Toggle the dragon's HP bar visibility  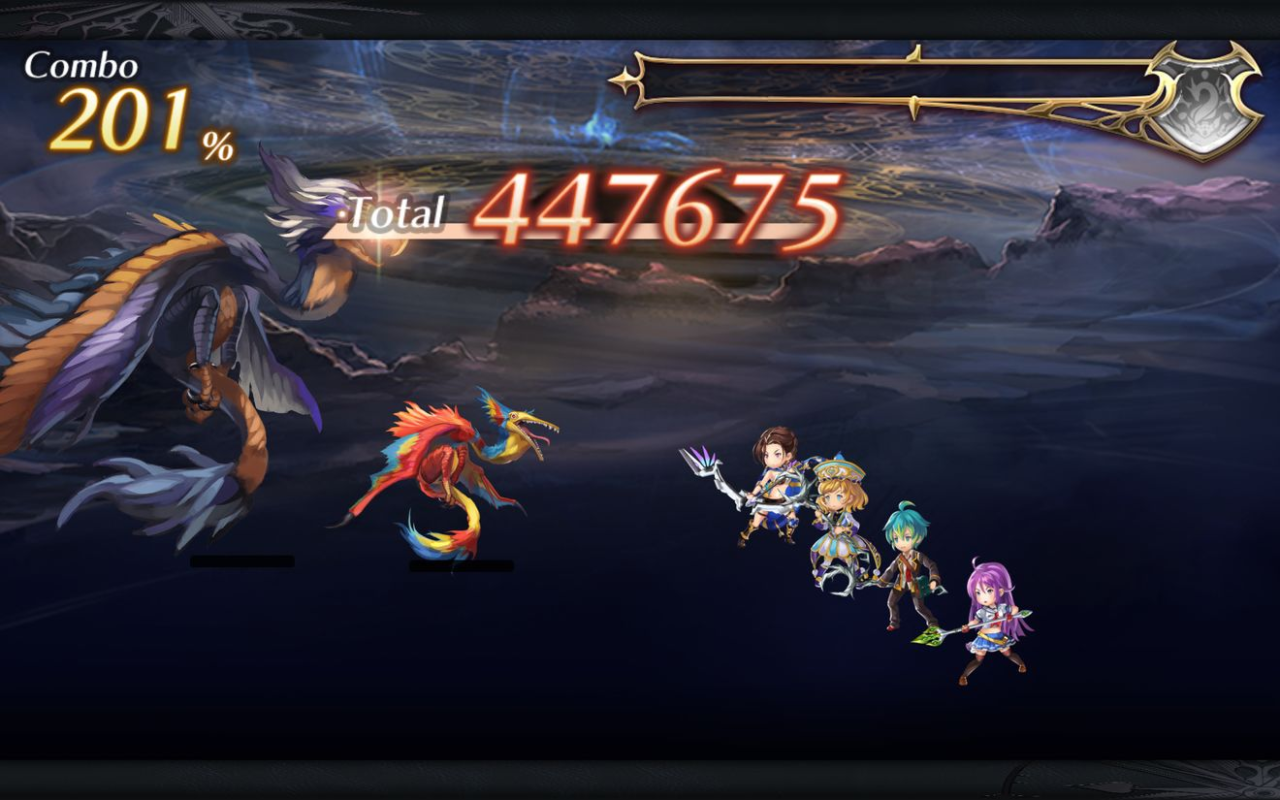[x=240, y=561]
